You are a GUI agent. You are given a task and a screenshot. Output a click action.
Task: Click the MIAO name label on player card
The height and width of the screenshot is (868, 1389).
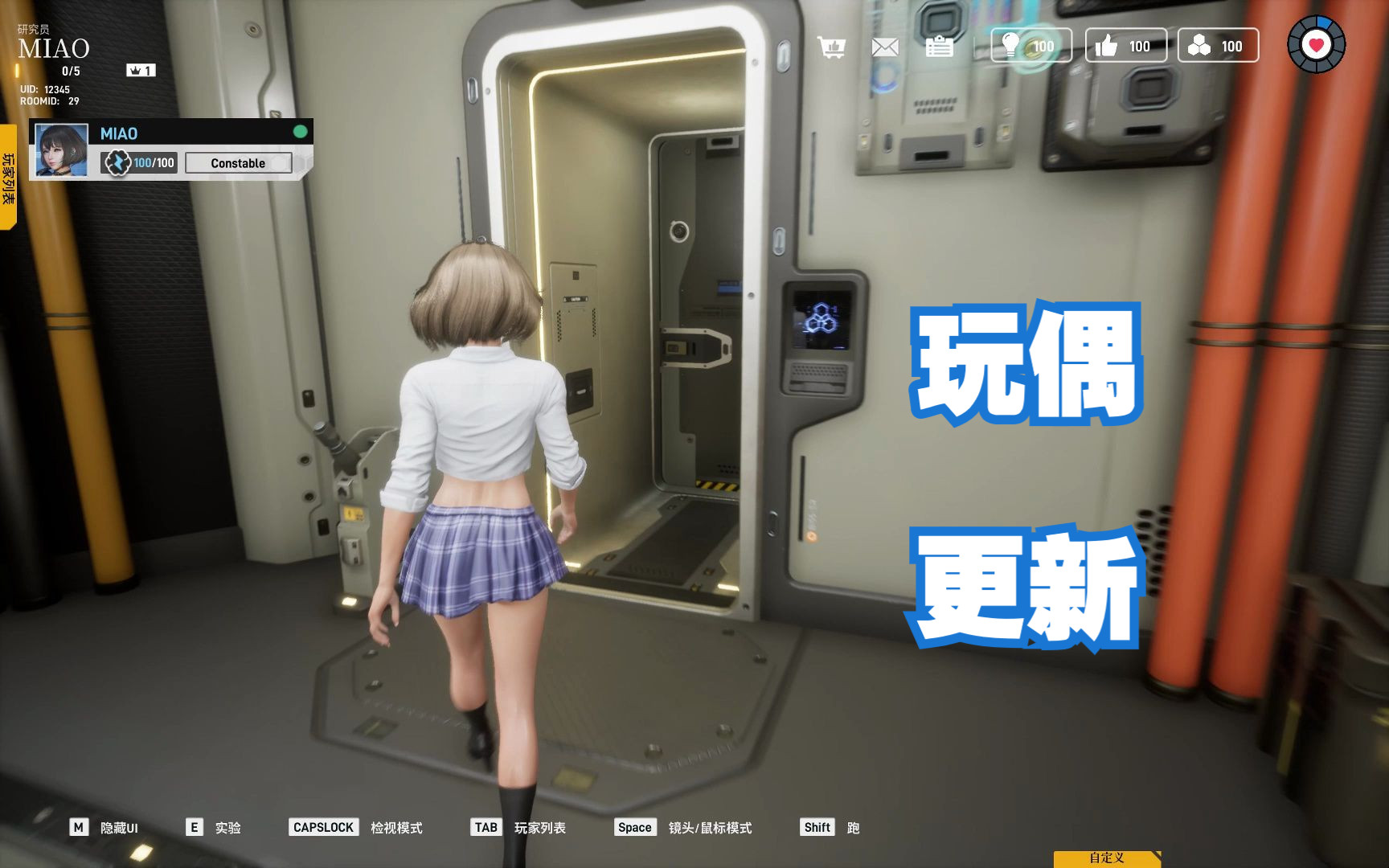tap(119, 133)
